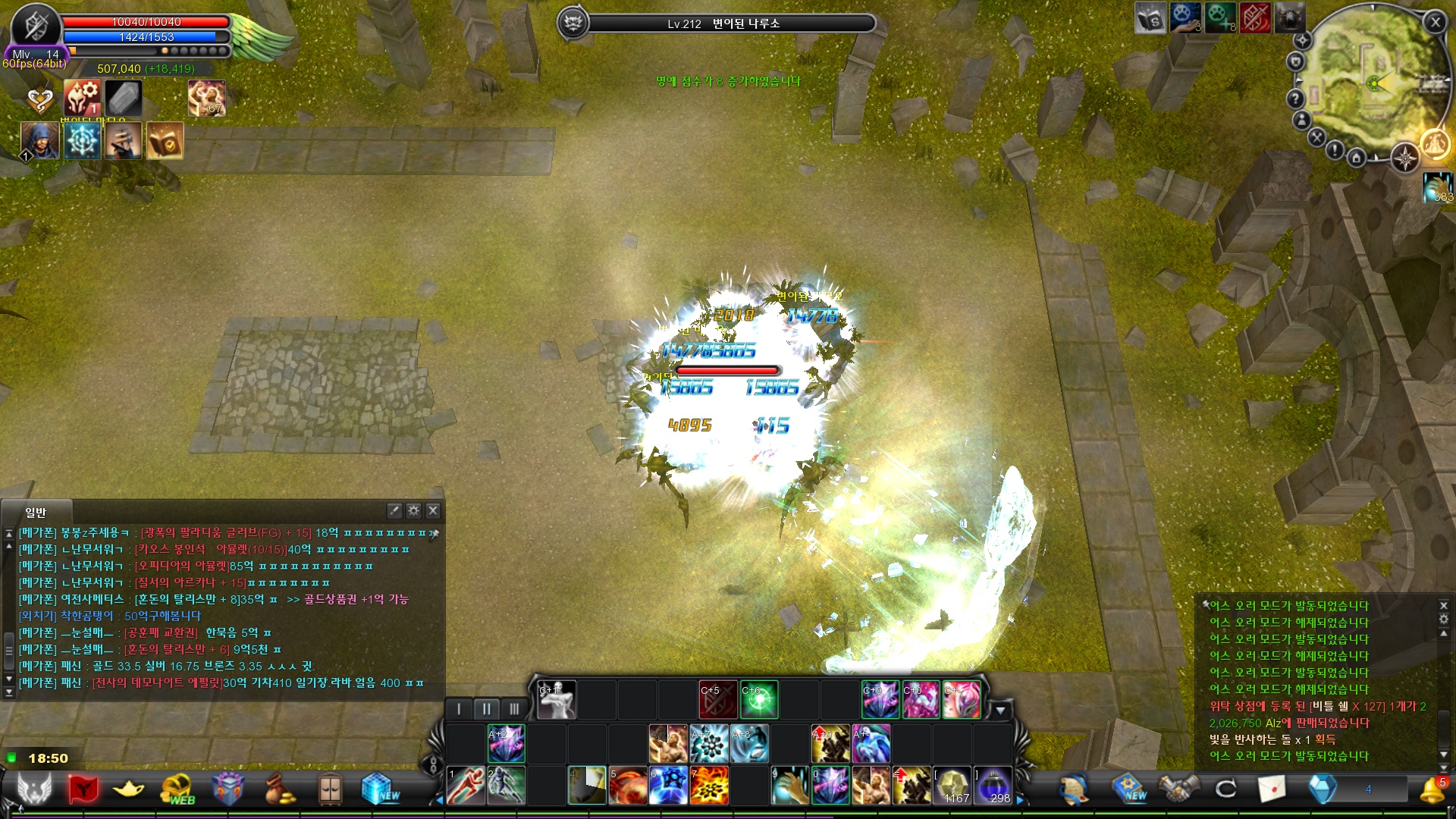Screen dimensions: 1456x819
Task: Open the cash shop C icon
Action: coord(1224,787)
